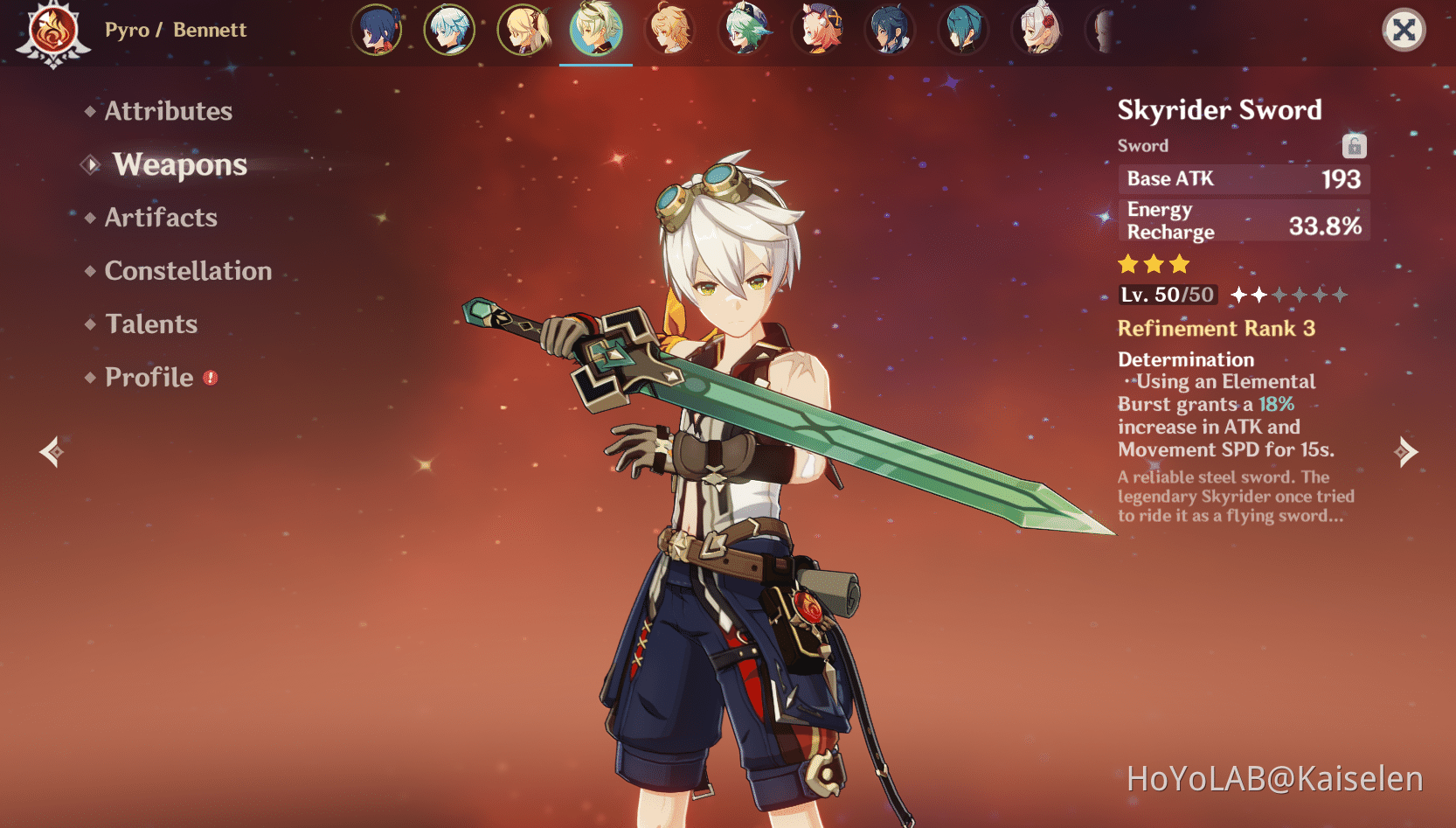The image size is (1456, 828).
Task: Choose Chongyun's portrait
Action: click(449, 30)
